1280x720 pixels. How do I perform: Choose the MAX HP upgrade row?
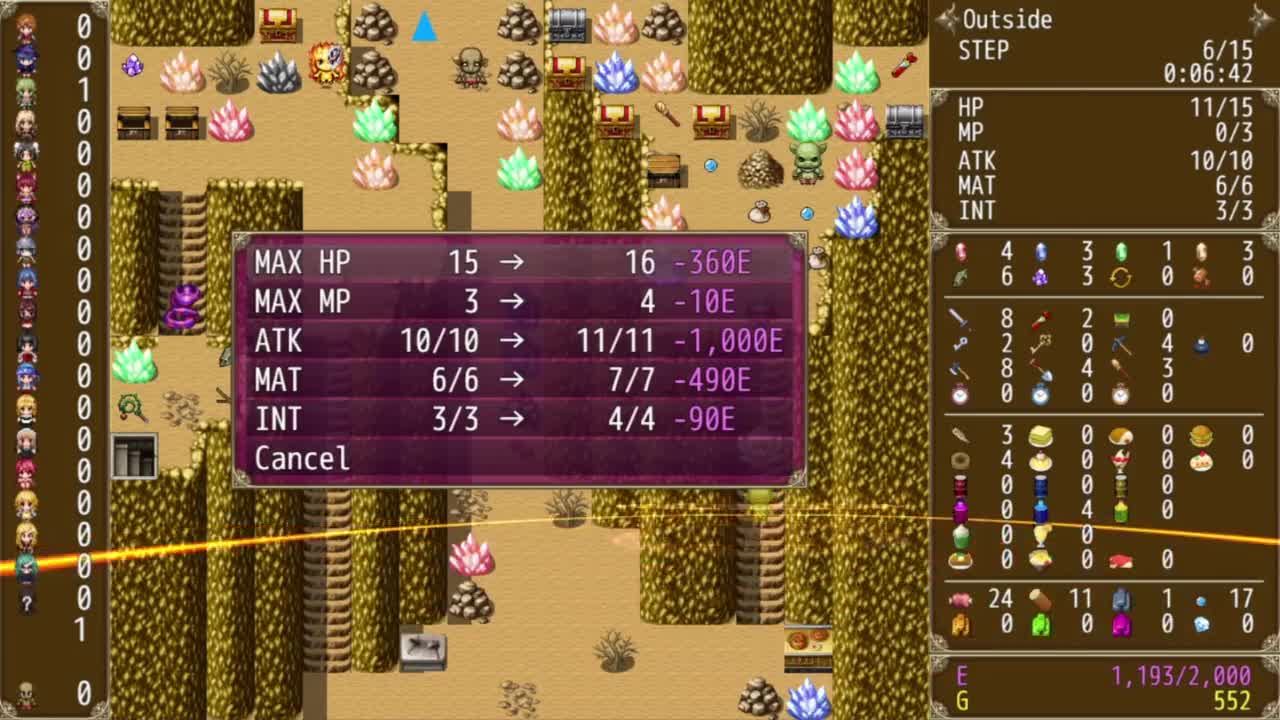[518, 262]
